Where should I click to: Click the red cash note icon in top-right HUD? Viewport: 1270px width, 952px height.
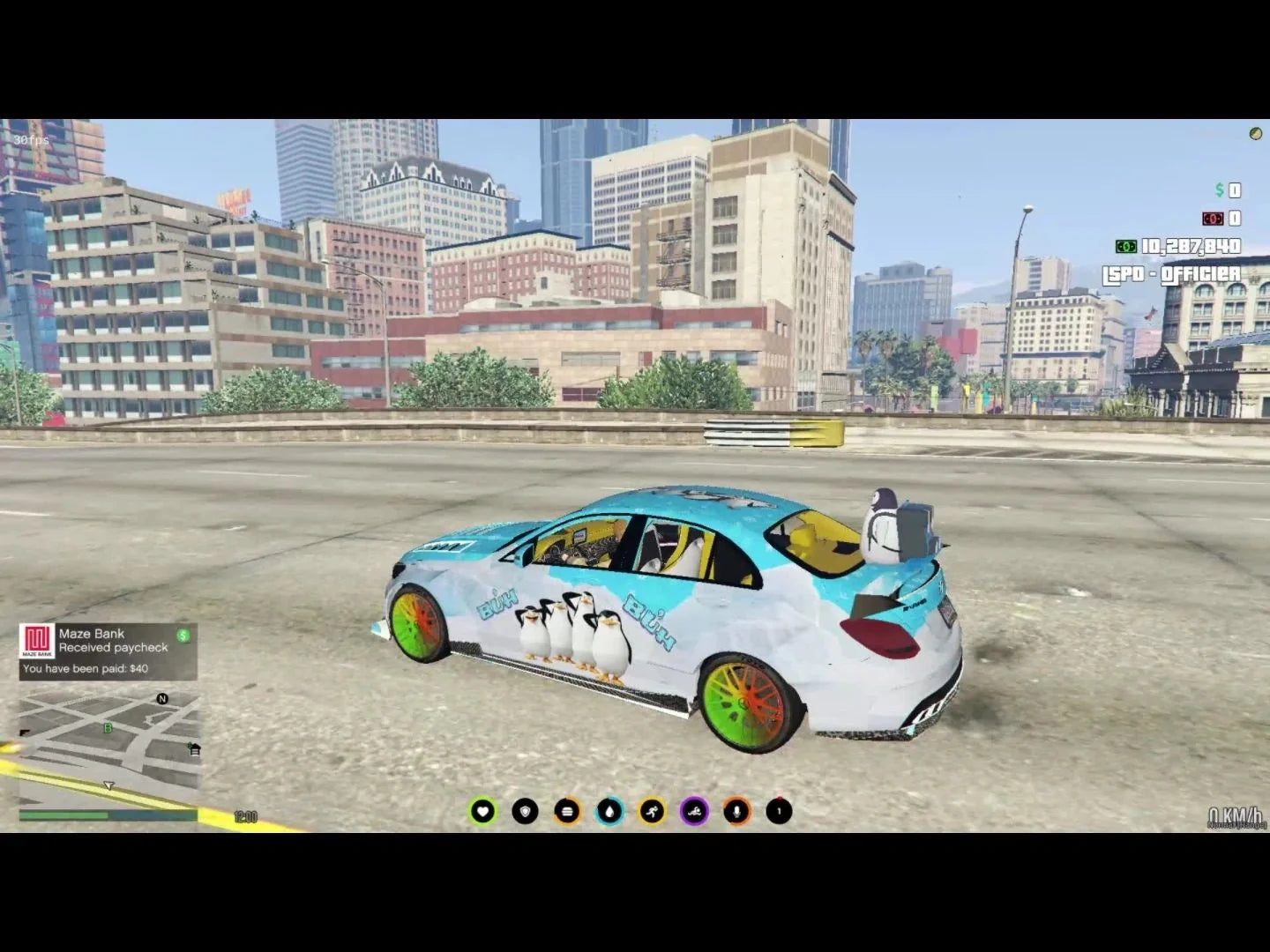pyautogui.click(x=1214, y=217)
